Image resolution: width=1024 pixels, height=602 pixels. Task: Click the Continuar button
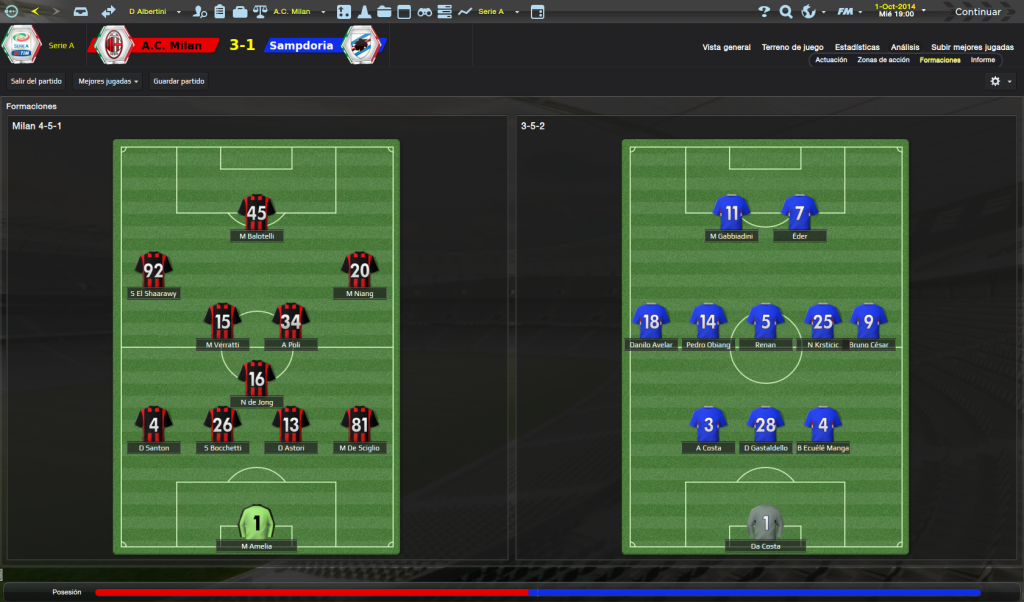[977, 12]
